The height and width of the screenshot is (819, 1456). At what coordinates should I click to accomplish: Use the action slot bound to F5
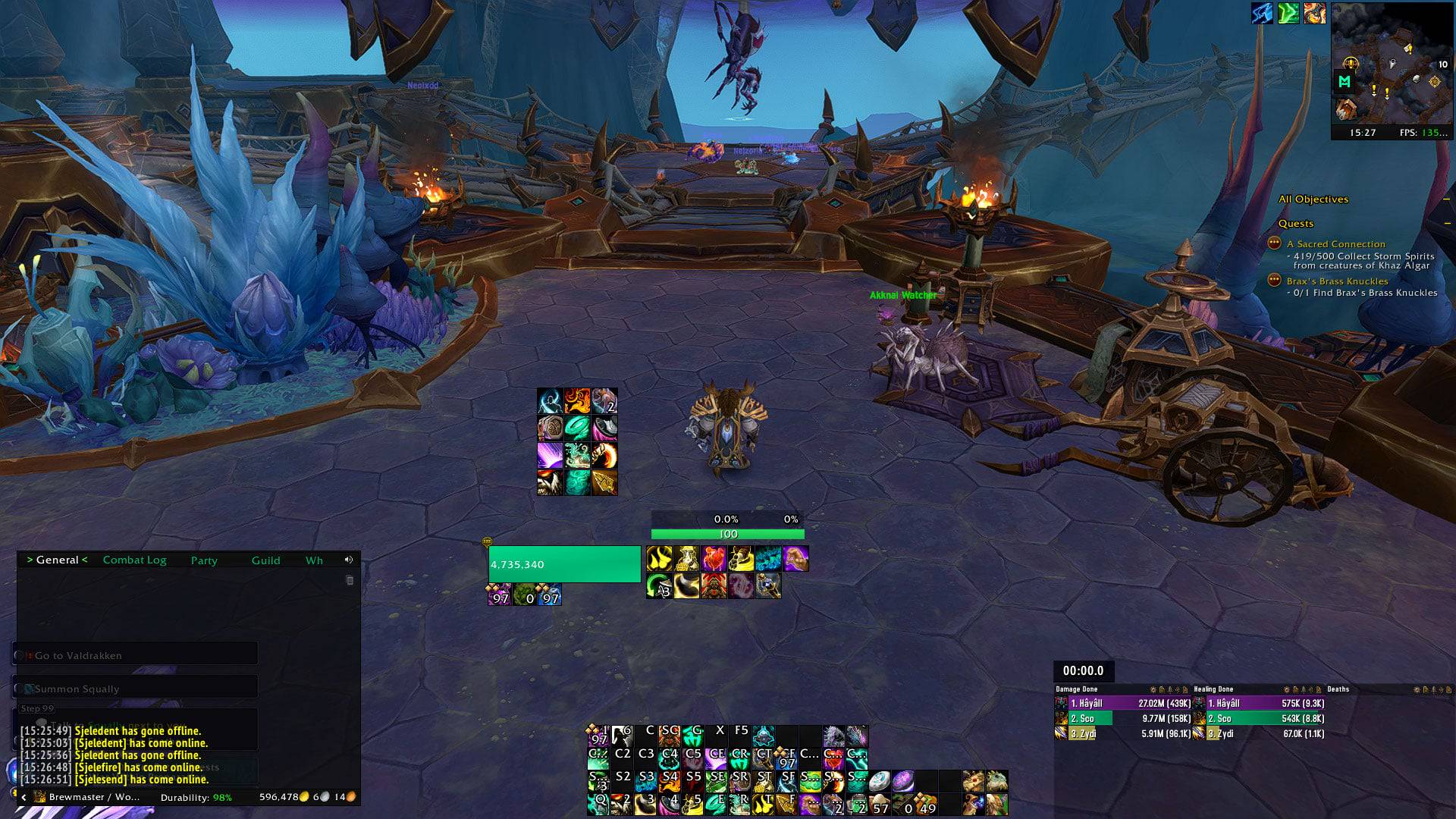[740, 735]
